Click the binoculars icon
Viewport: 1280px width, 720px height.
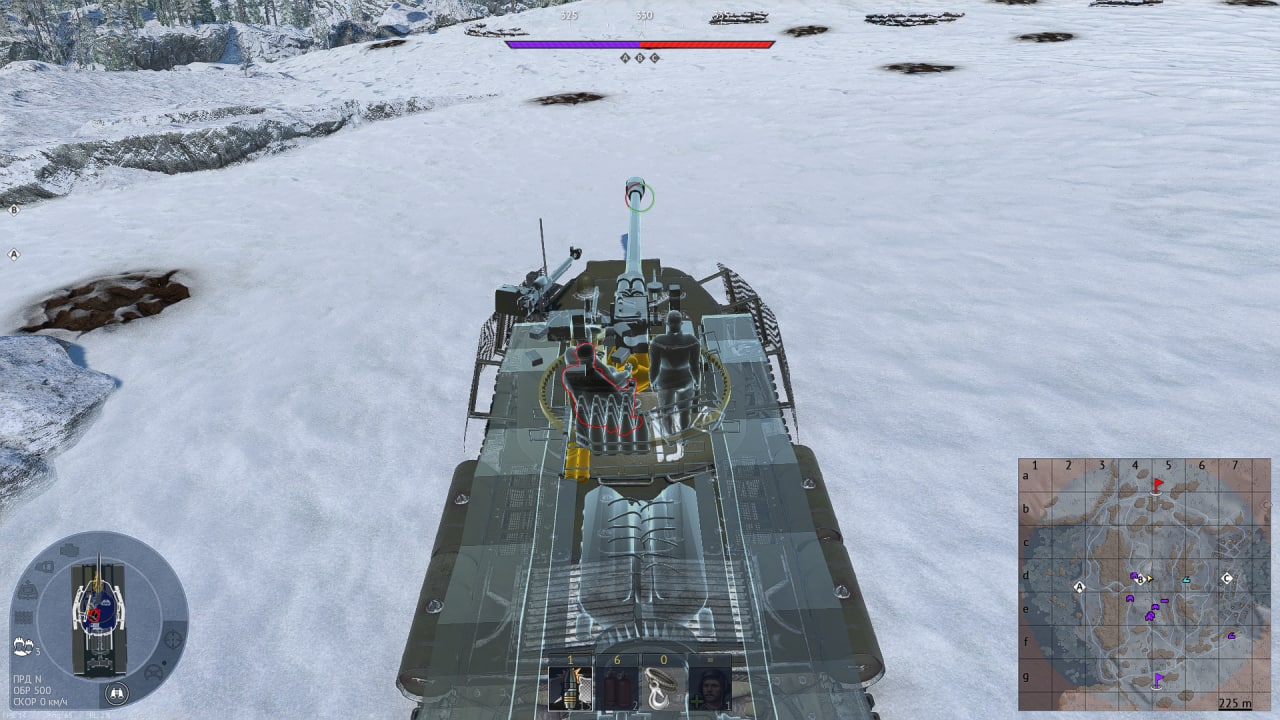click(117, 692)
